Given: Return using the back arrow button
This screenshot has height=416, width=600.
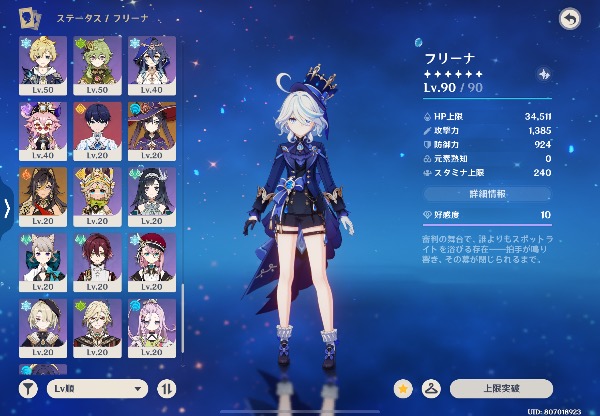Looking at the screenshot, I should [570, 19].
